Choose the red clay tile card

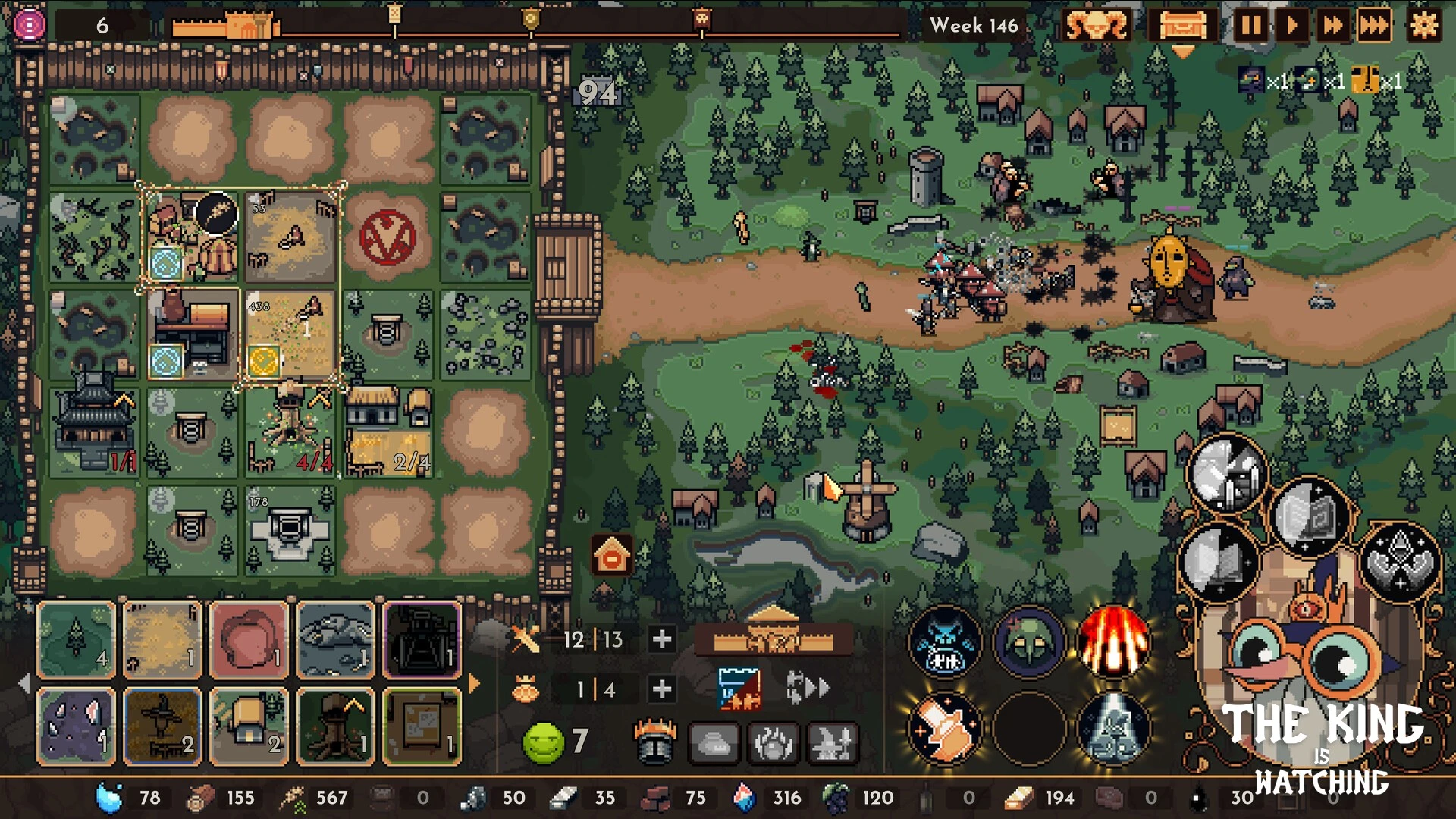249,639
